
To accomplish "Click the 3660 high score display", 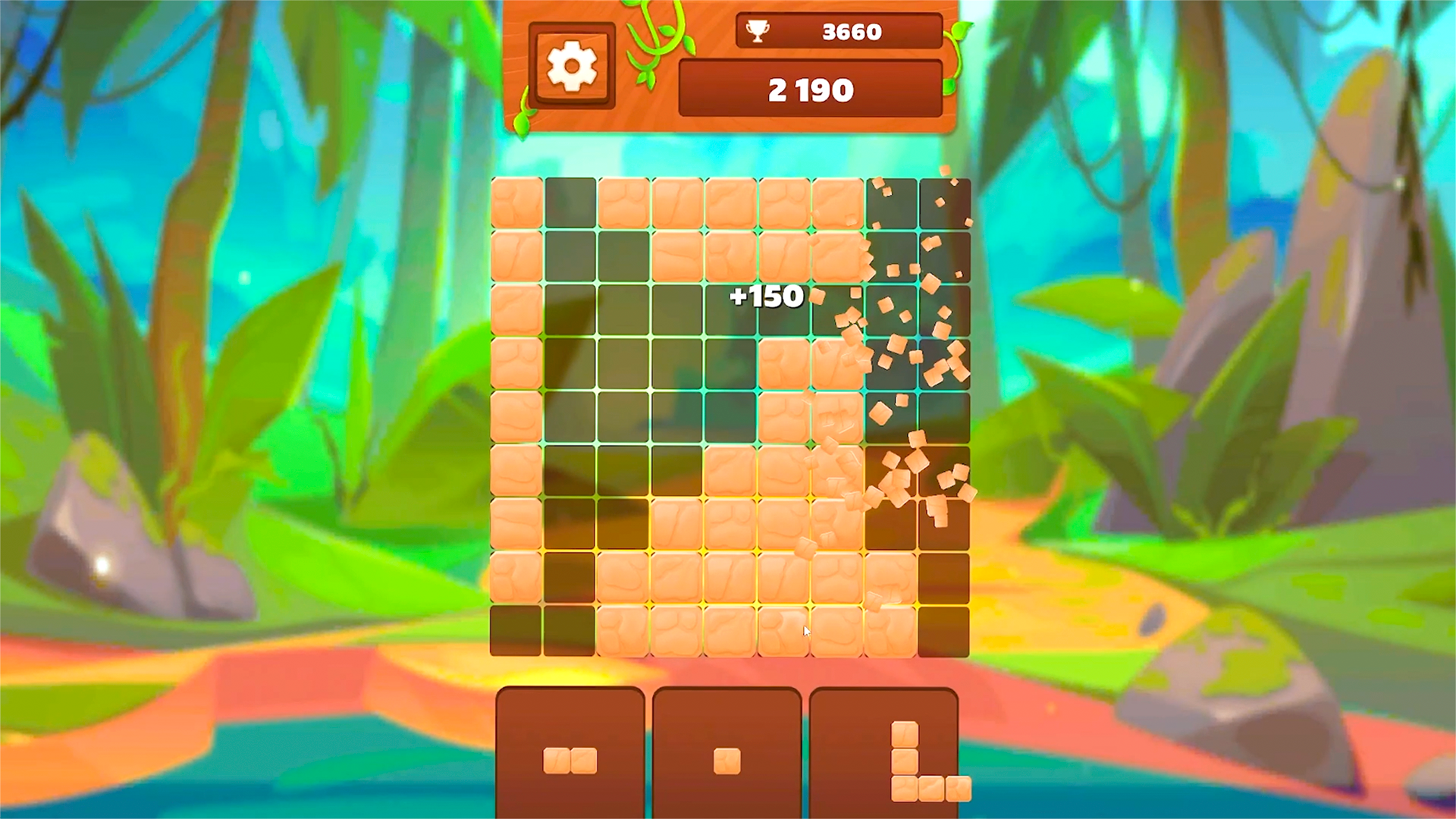I will [x=851, y=31].
